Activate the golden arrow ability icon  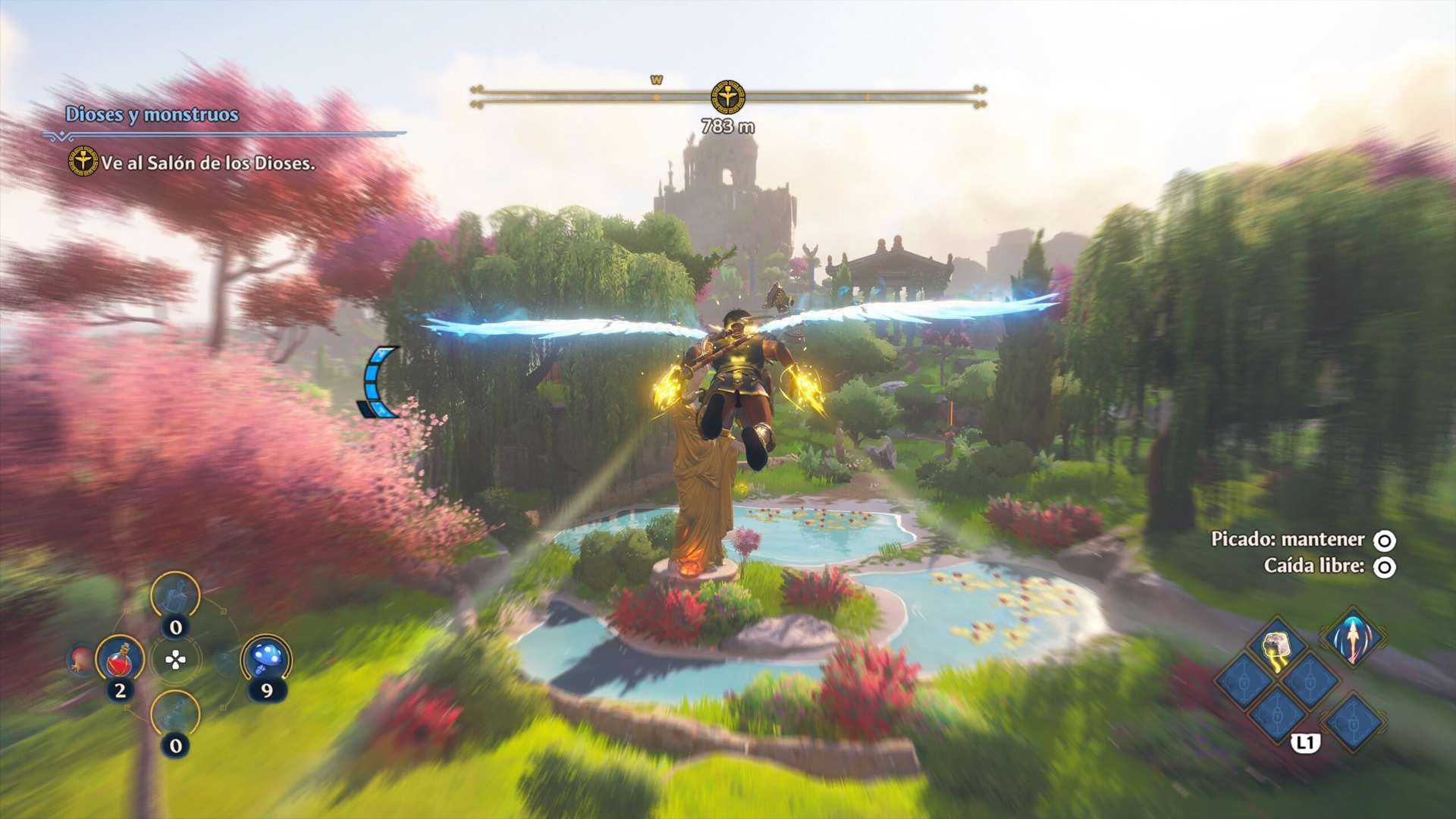click(x=1354, y=639)
